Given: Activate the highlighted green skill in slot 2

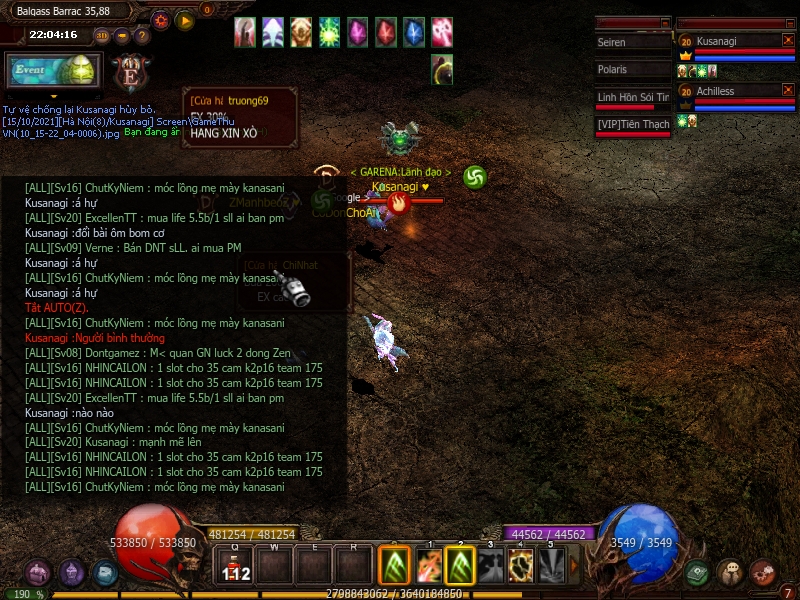Looking at the screenshot, I should pyautogui.click(x=460, y=567).
